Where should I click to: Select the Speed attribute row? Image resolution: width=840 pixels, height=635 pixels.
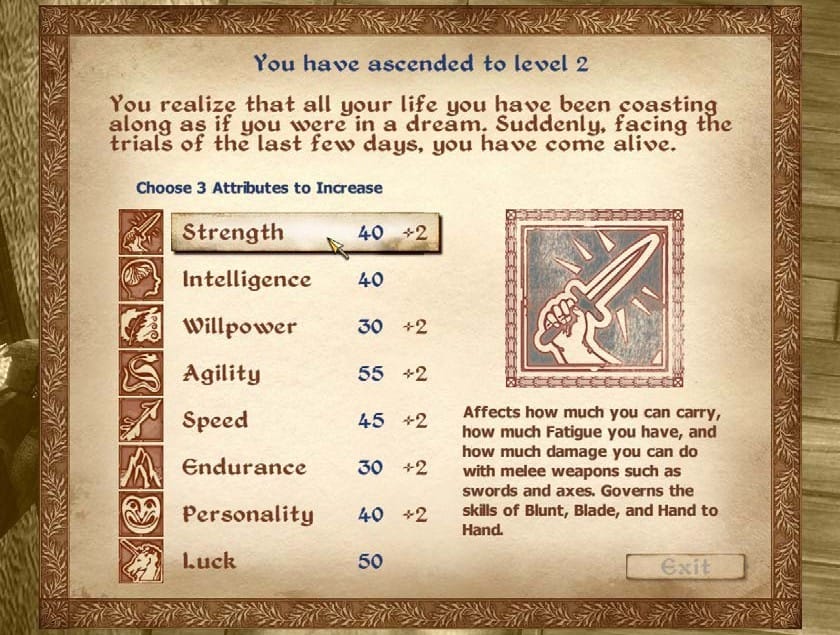click(215, 421)
